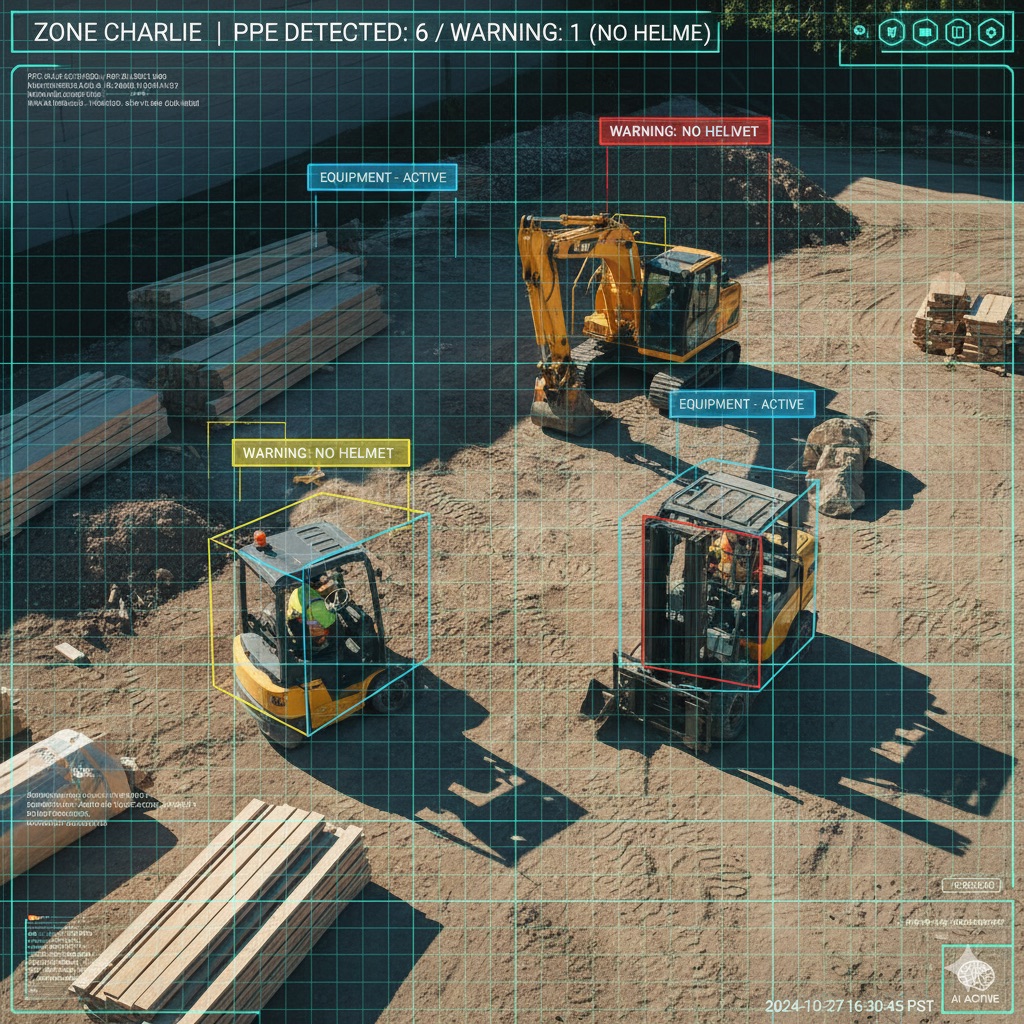Click the Equipment - Active tag above the lumber
1024x1024 pixels.
tap(383, 178)
